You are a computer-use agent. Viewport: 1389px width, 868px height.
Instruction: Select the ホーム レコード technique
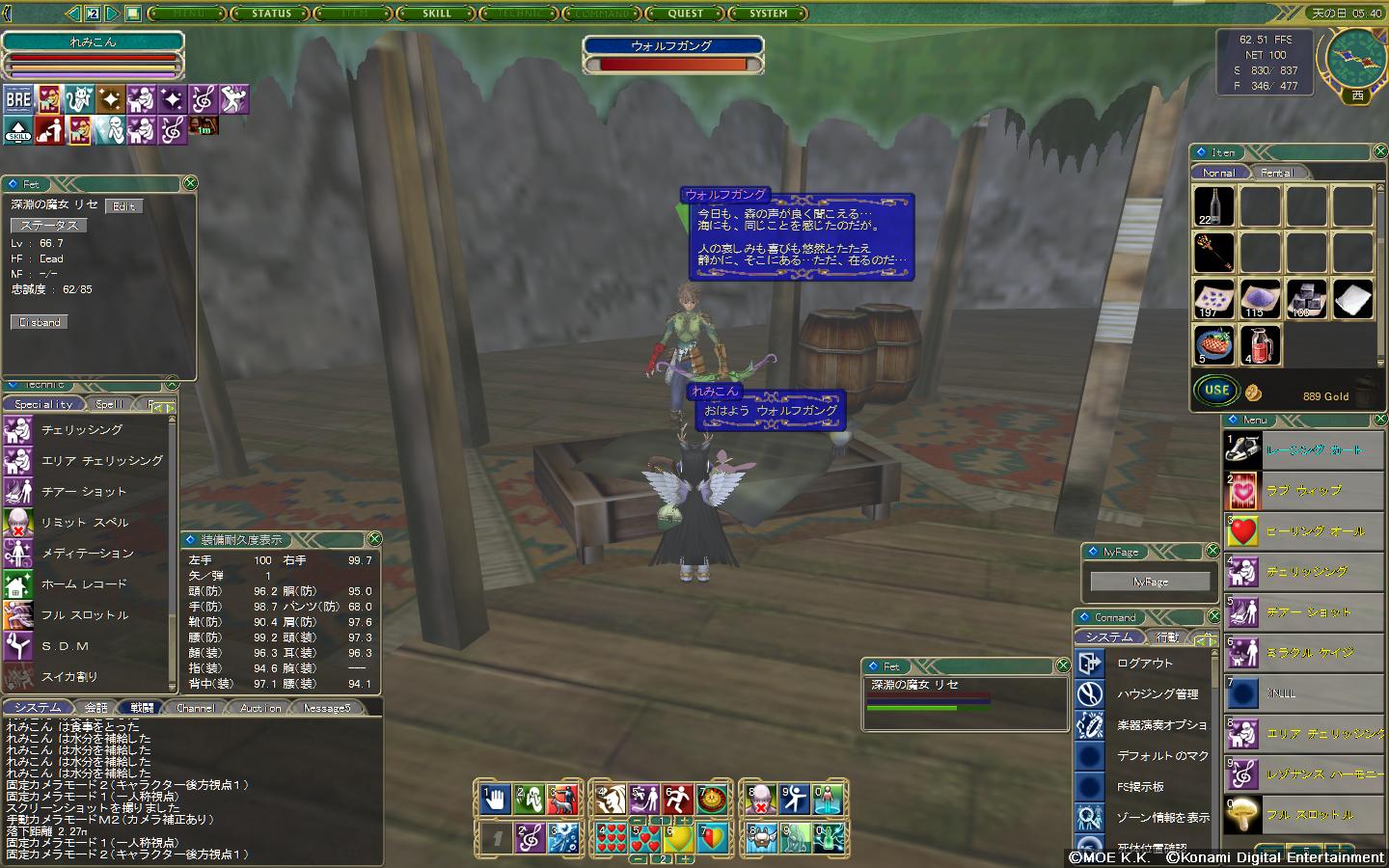[84, 584]
